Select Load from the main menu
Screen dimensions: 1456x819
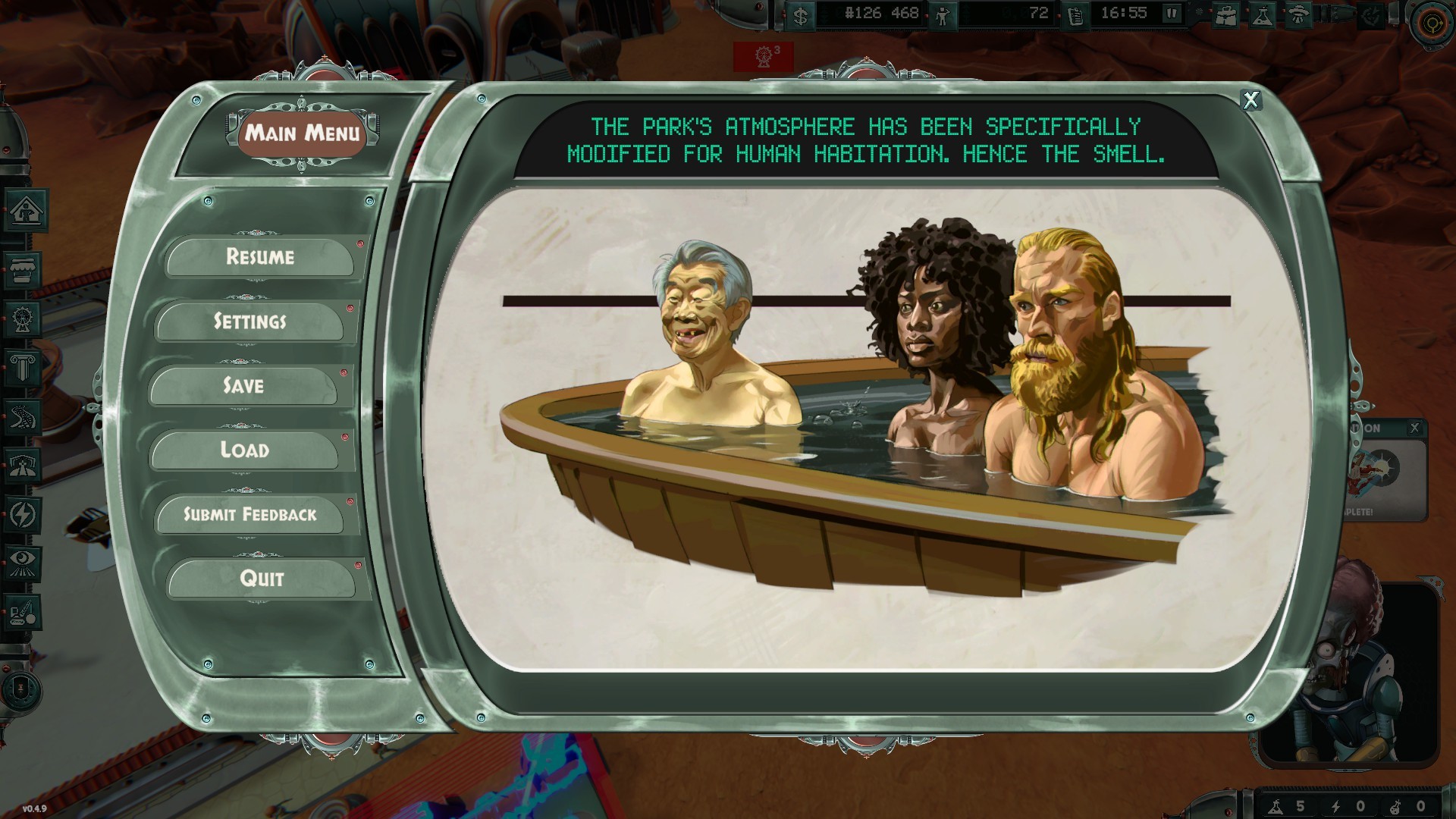[x=244, y=450]
